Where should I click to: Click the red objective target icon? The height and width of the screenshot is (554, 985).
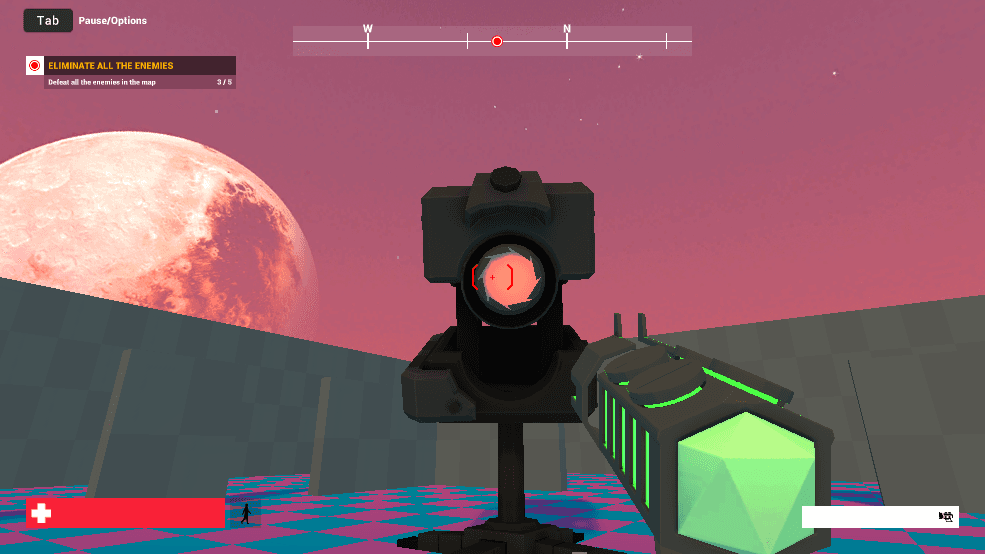click(x=35, y=66)
